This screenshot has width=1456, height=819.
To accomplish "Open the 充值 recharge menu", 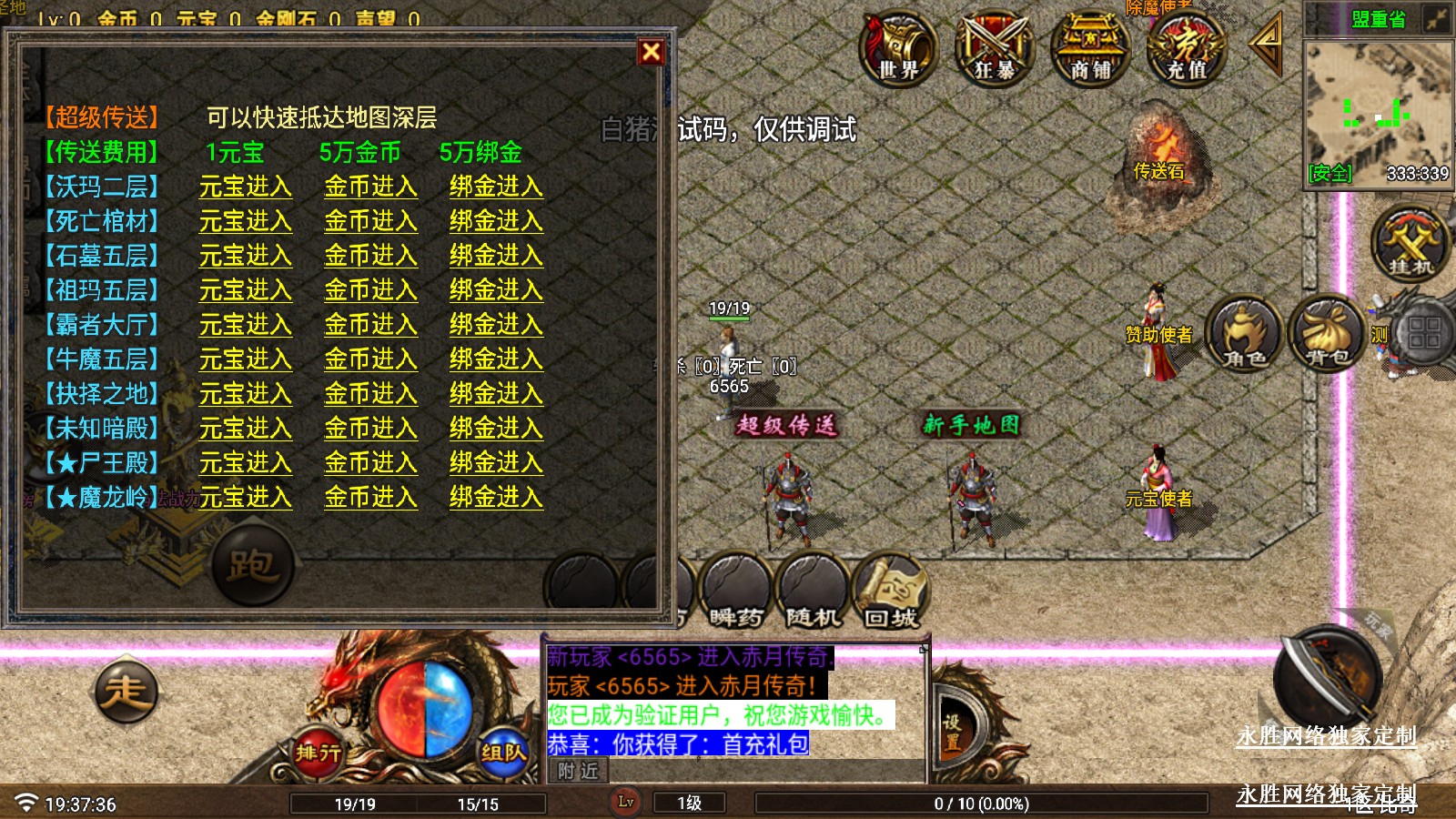I will point(1187,48).
